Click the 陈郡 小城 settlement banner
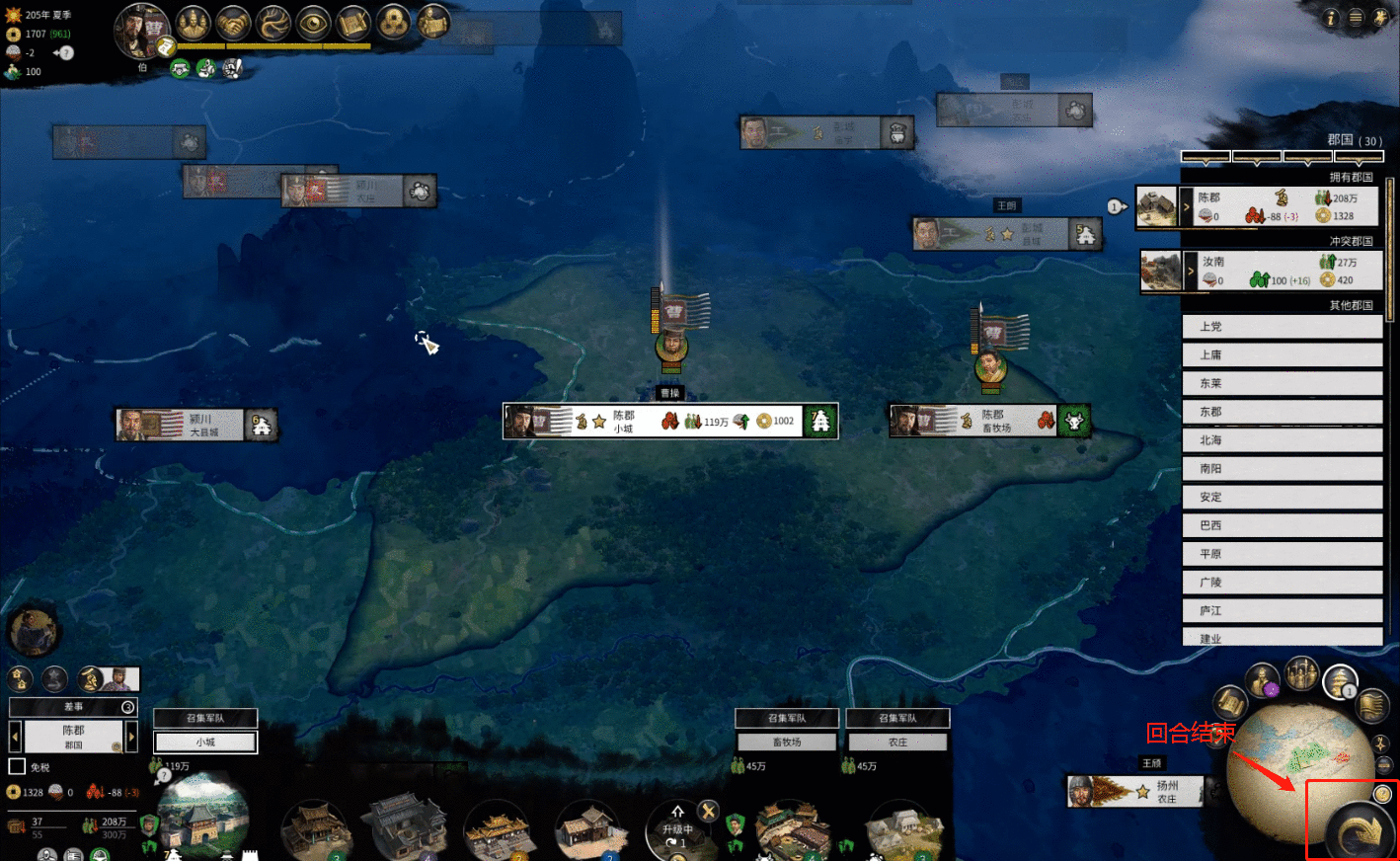Viewport: 1400px width, 861px height. click(x=669, y=422)
